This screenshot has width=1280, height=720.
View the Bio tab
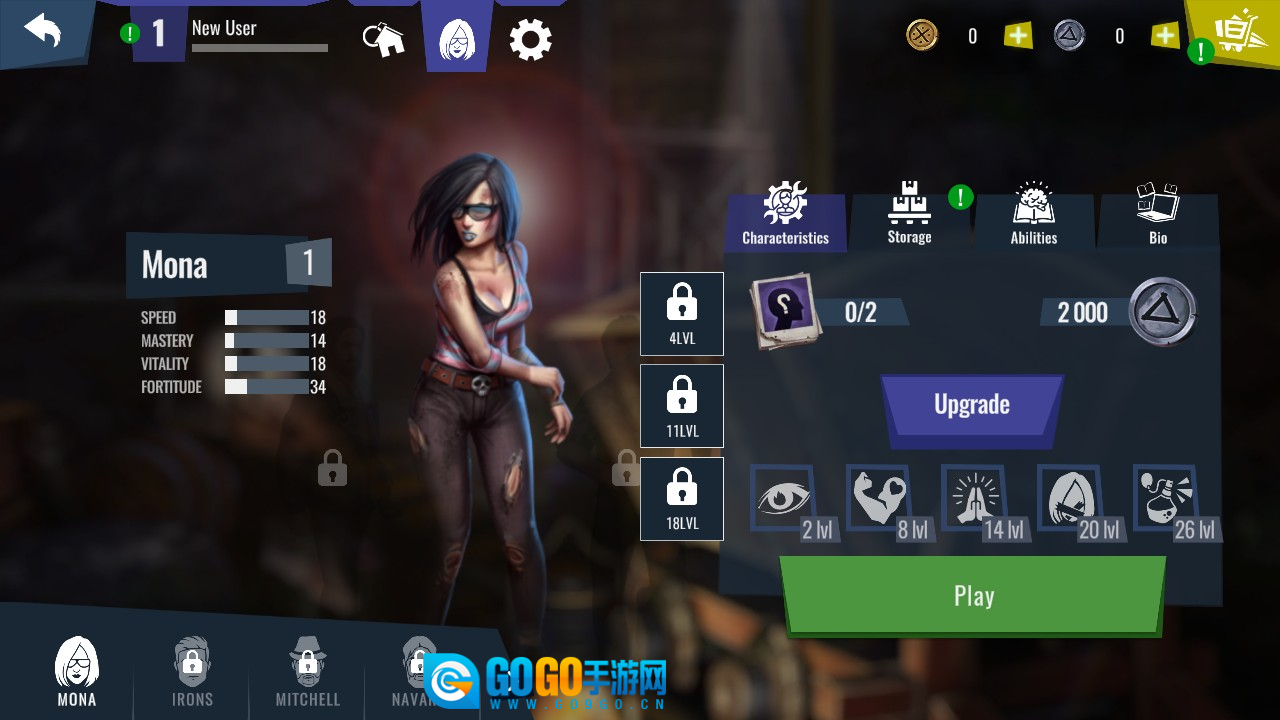(x=1157, y=216)
